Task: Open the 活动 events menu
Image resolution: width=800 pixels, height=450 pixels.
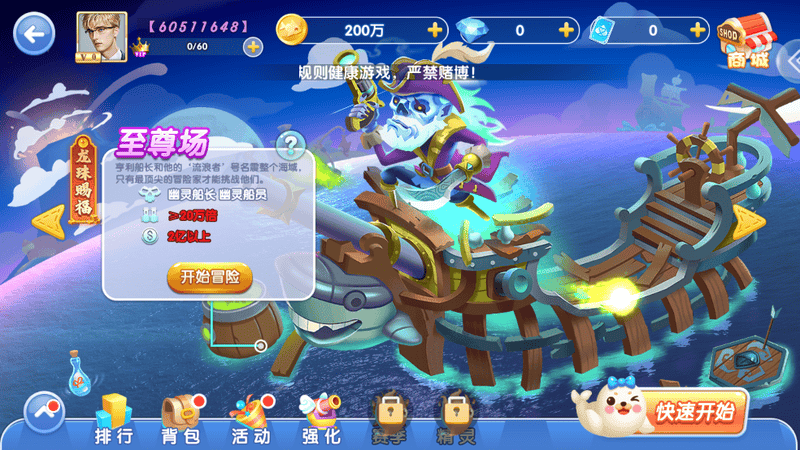Action: [250, 419]
